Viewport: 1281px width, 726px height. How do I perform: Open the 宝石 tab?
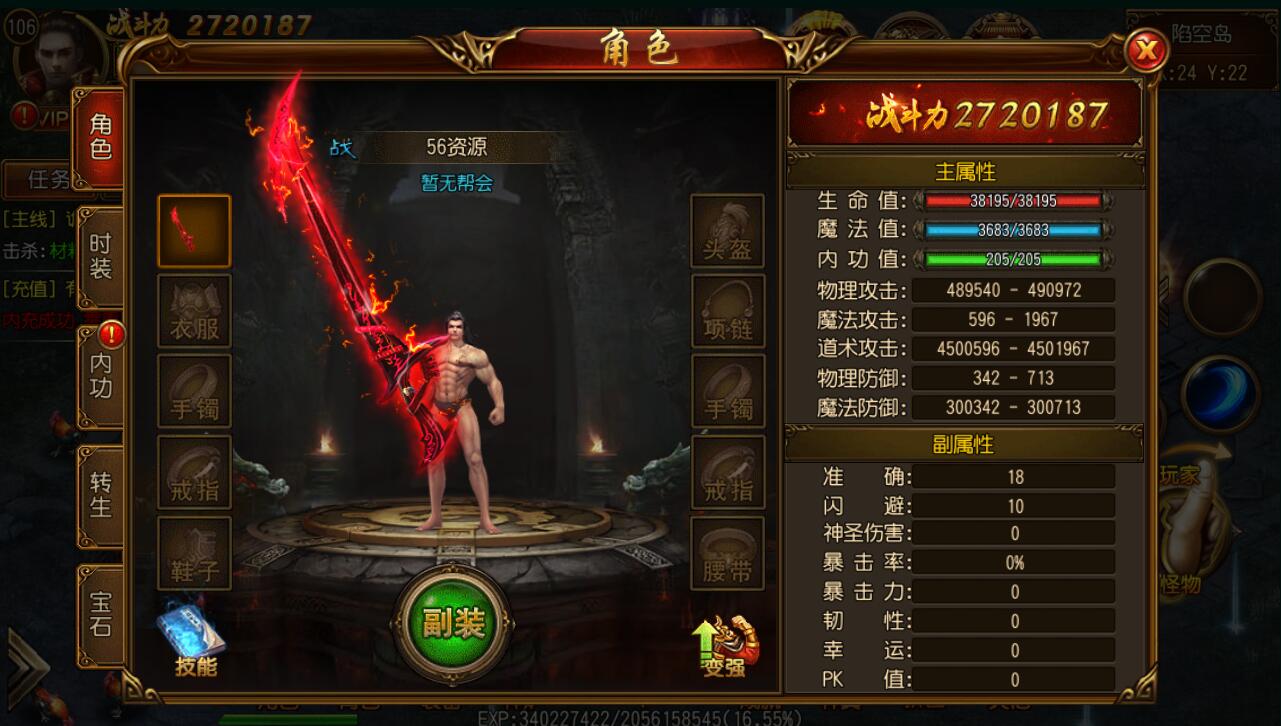pyautogui.click(x=101, y=613)
